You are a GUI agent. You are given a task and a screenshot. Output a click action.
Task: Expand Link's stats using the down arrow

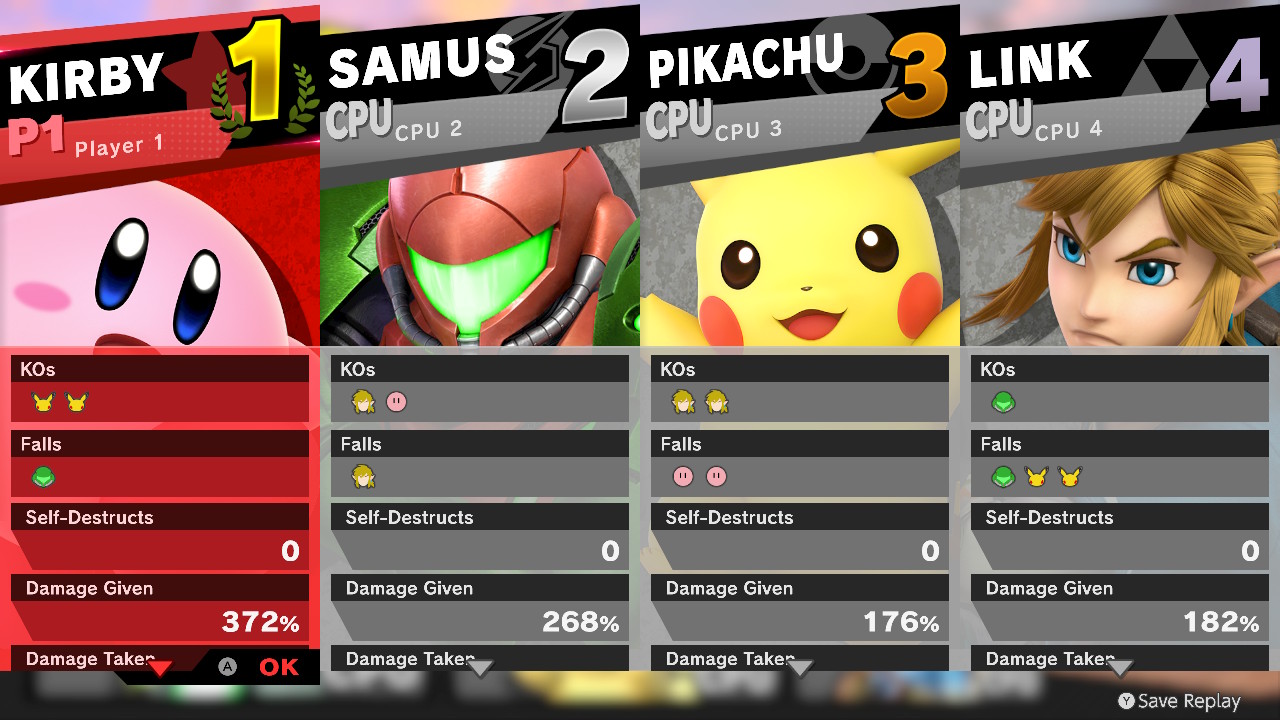(x=1120, y=663)
